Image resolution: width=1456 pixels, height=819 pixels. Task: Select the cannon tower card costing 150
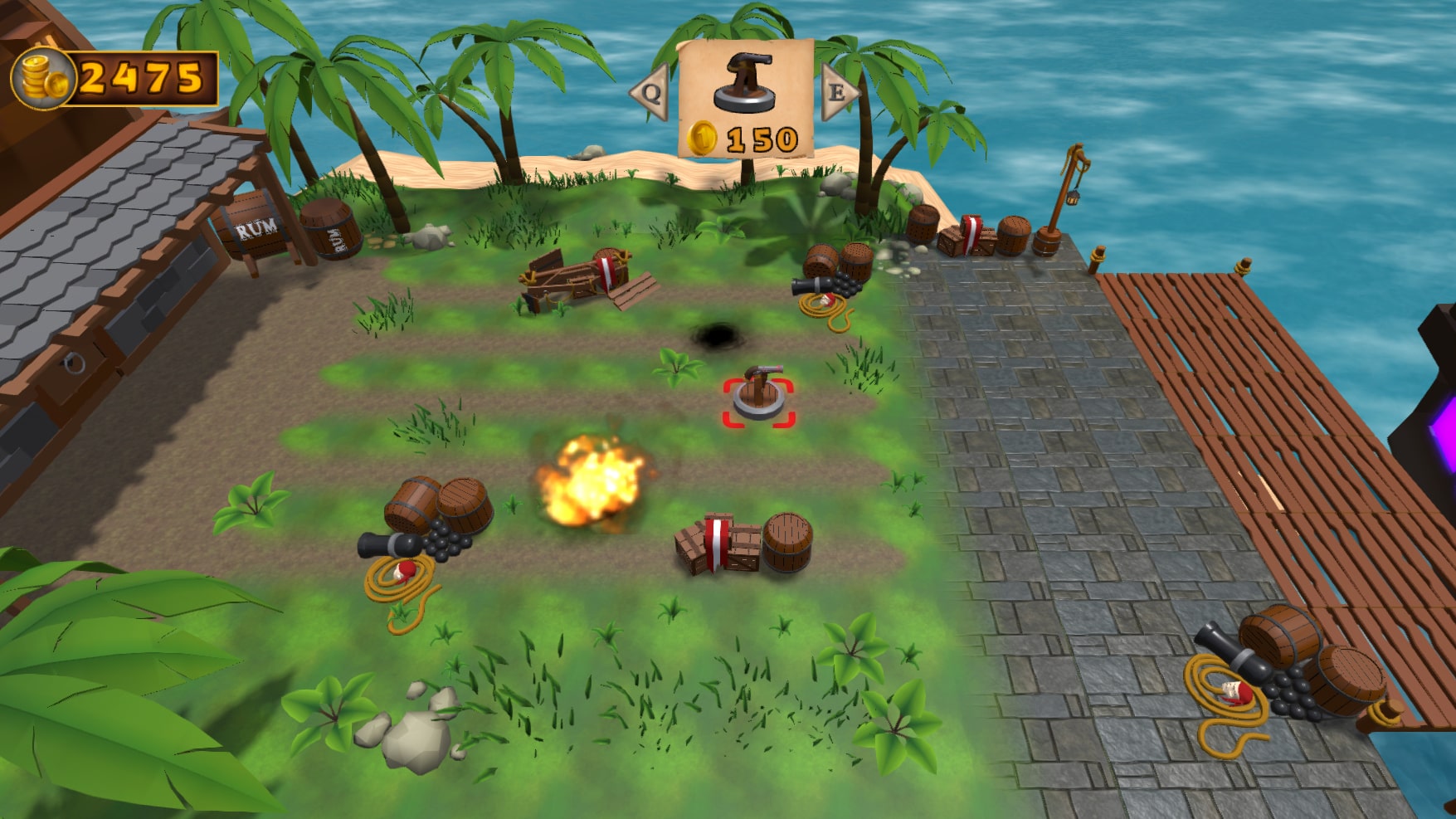[745, 100]
